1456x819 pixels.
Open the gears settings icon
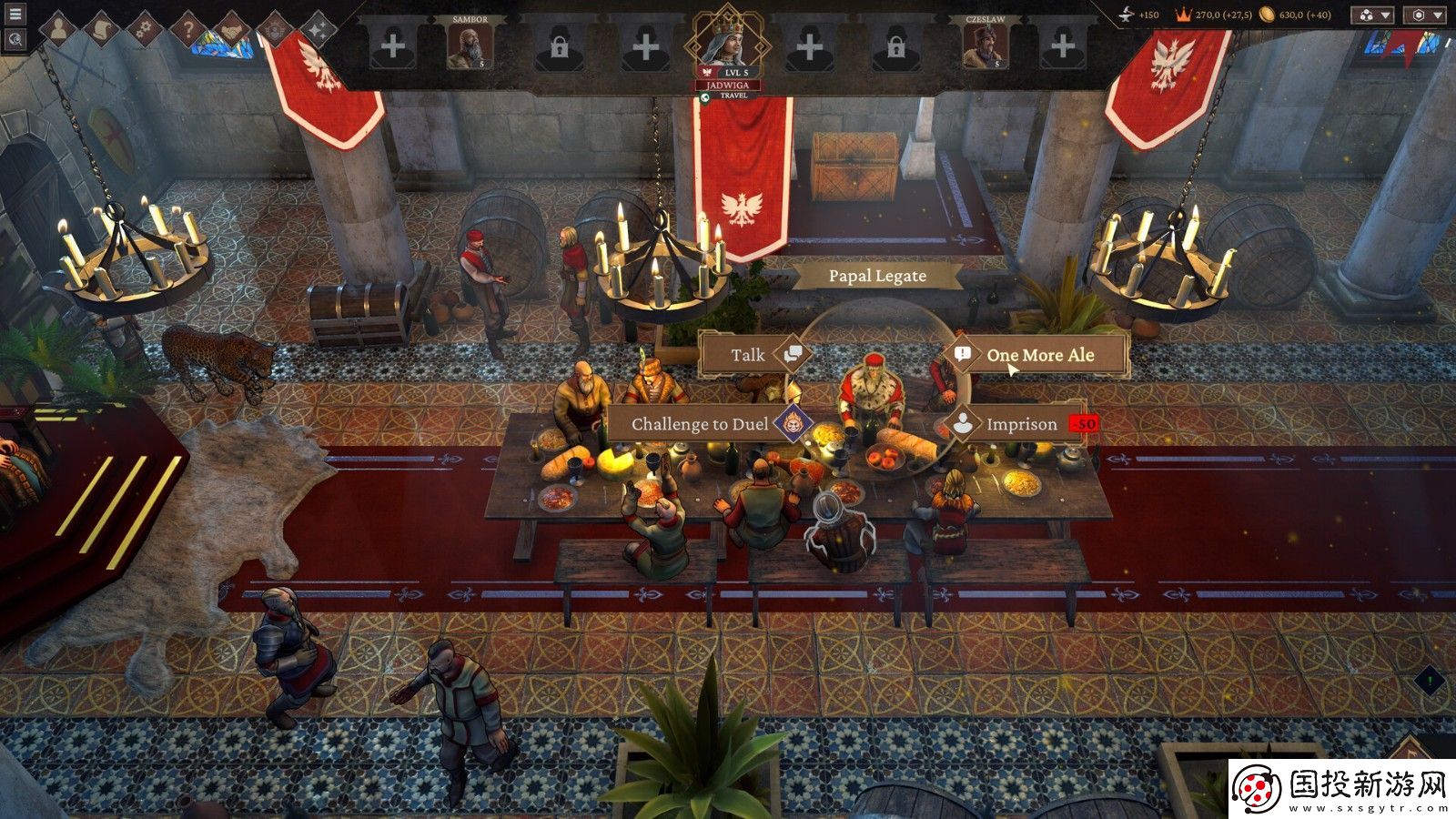point(144,30)
